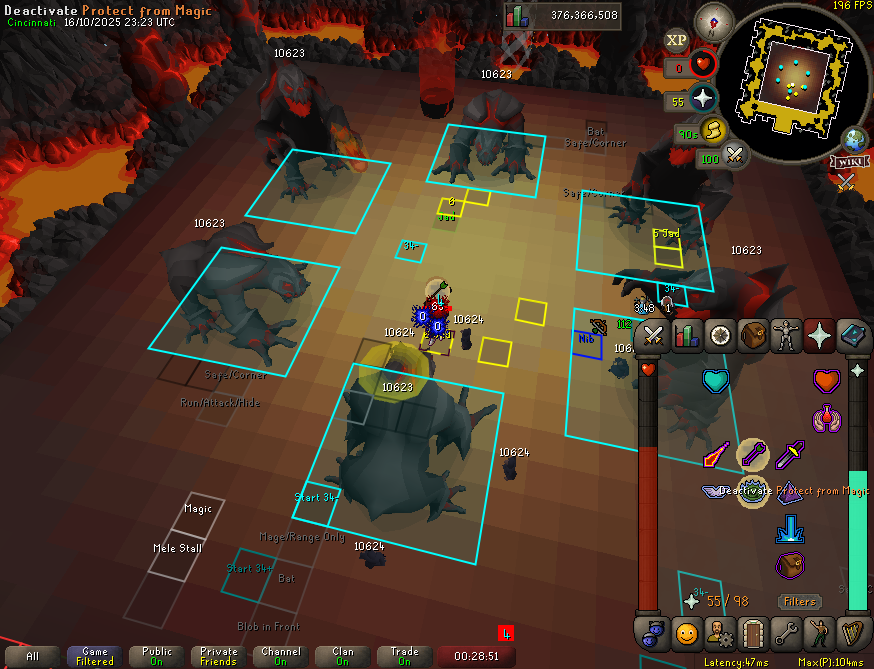Open the Music Player harp tab
Image resolution: width=874 pixels, height=669 pixels.
(x=853, y=633)
